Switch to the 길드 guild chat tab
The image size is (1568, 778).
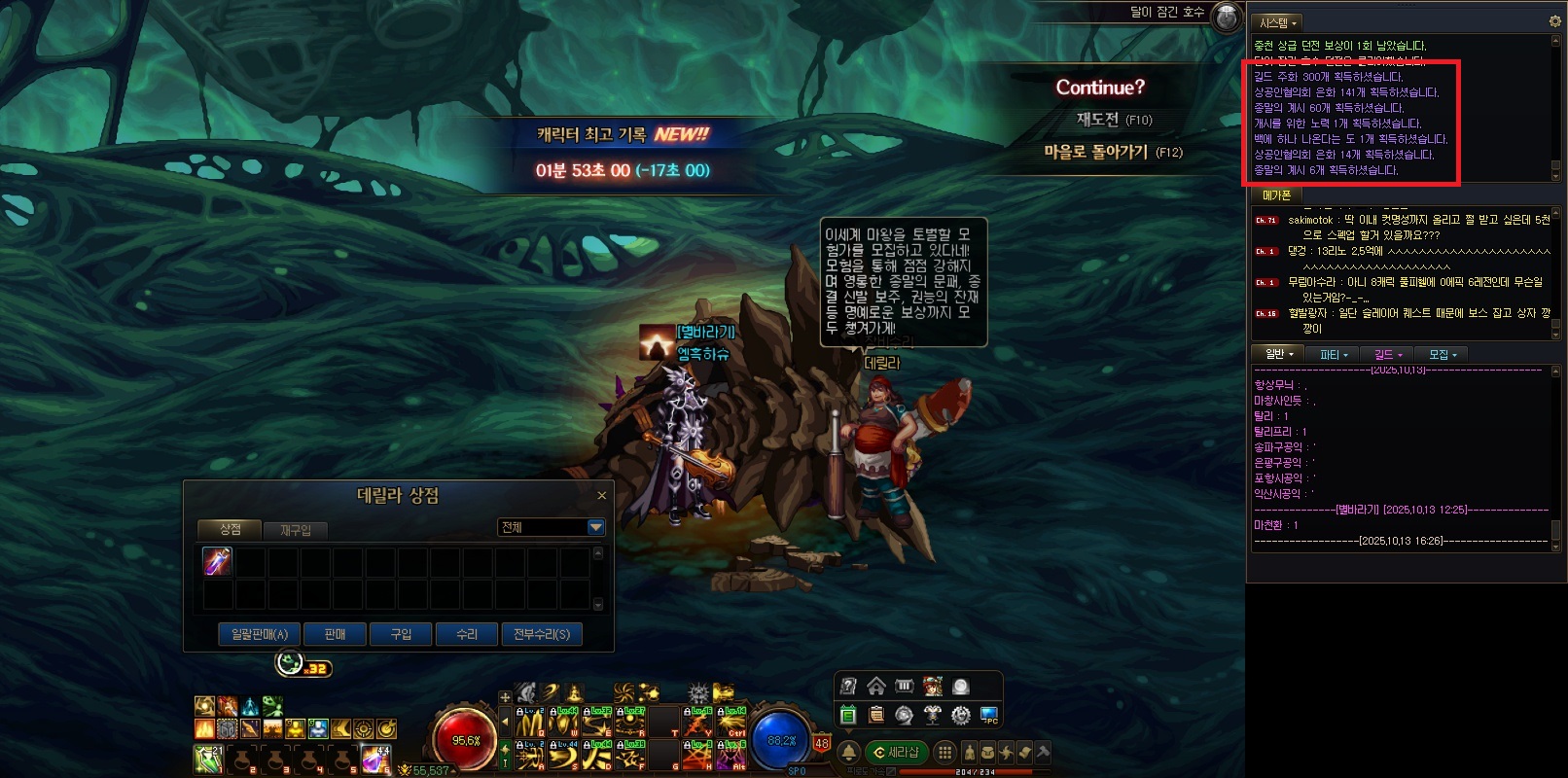[x=1387, y=355]
